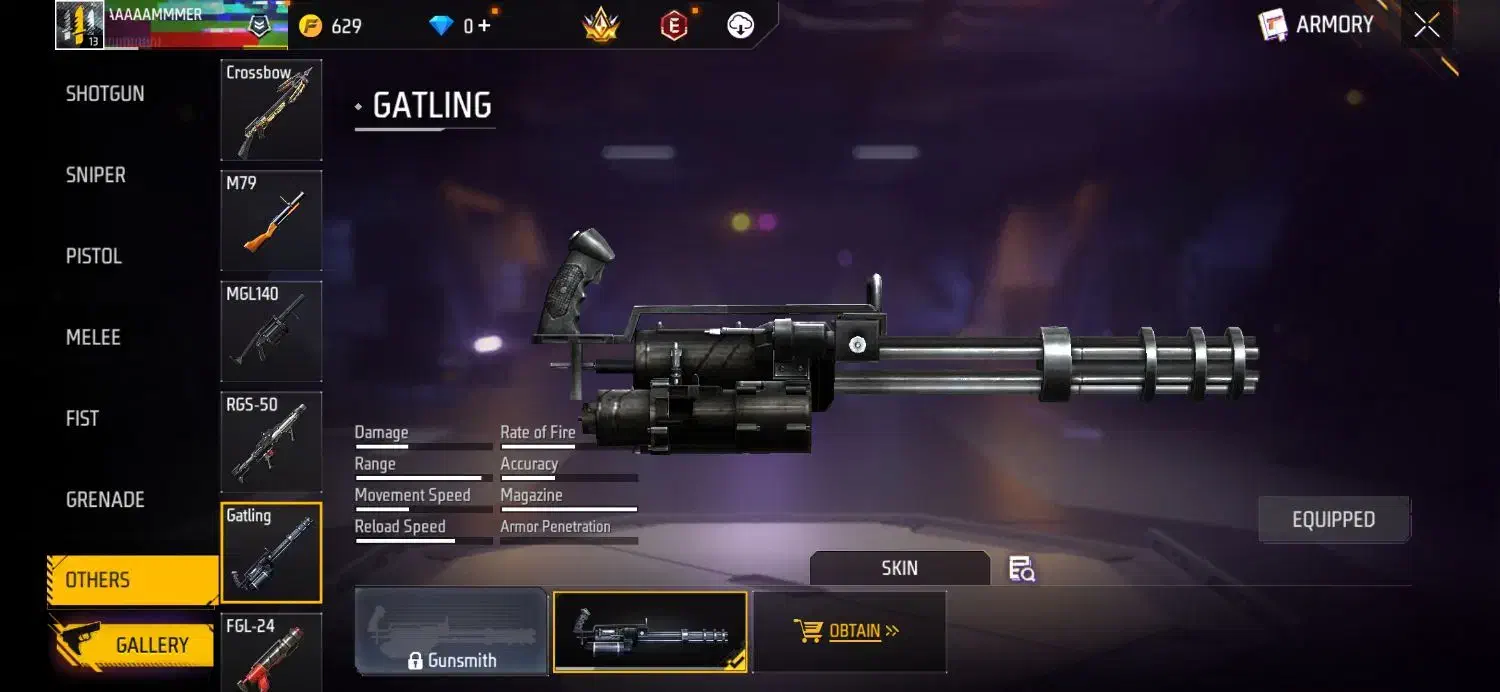This screenshot has width=1500, height=692.
Task: Show the Melee weapons list
Action: pos(93,337)
